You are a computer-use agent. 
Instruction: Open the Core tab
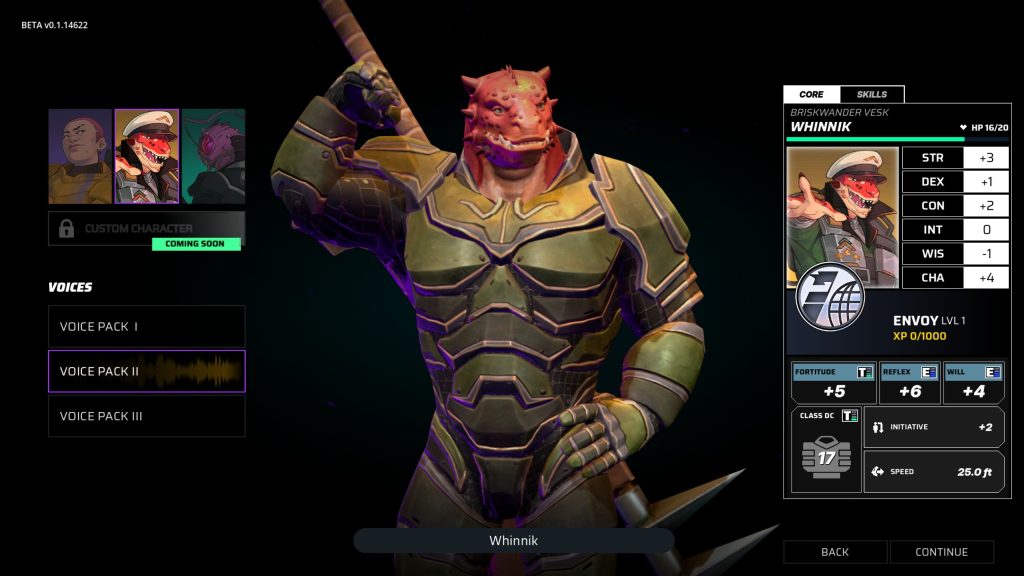[812, 94]
